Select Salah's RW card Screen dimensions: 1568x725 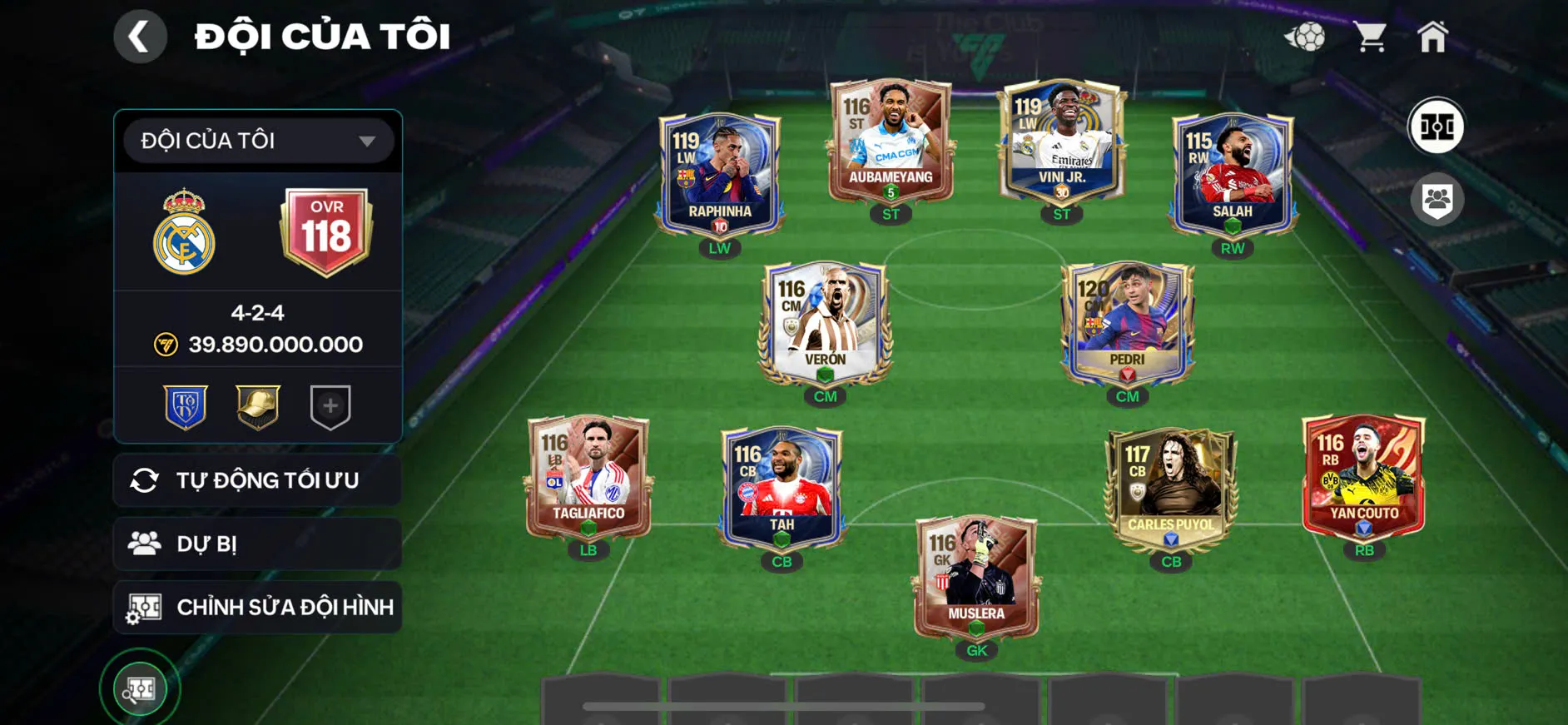pos(1232,175)
